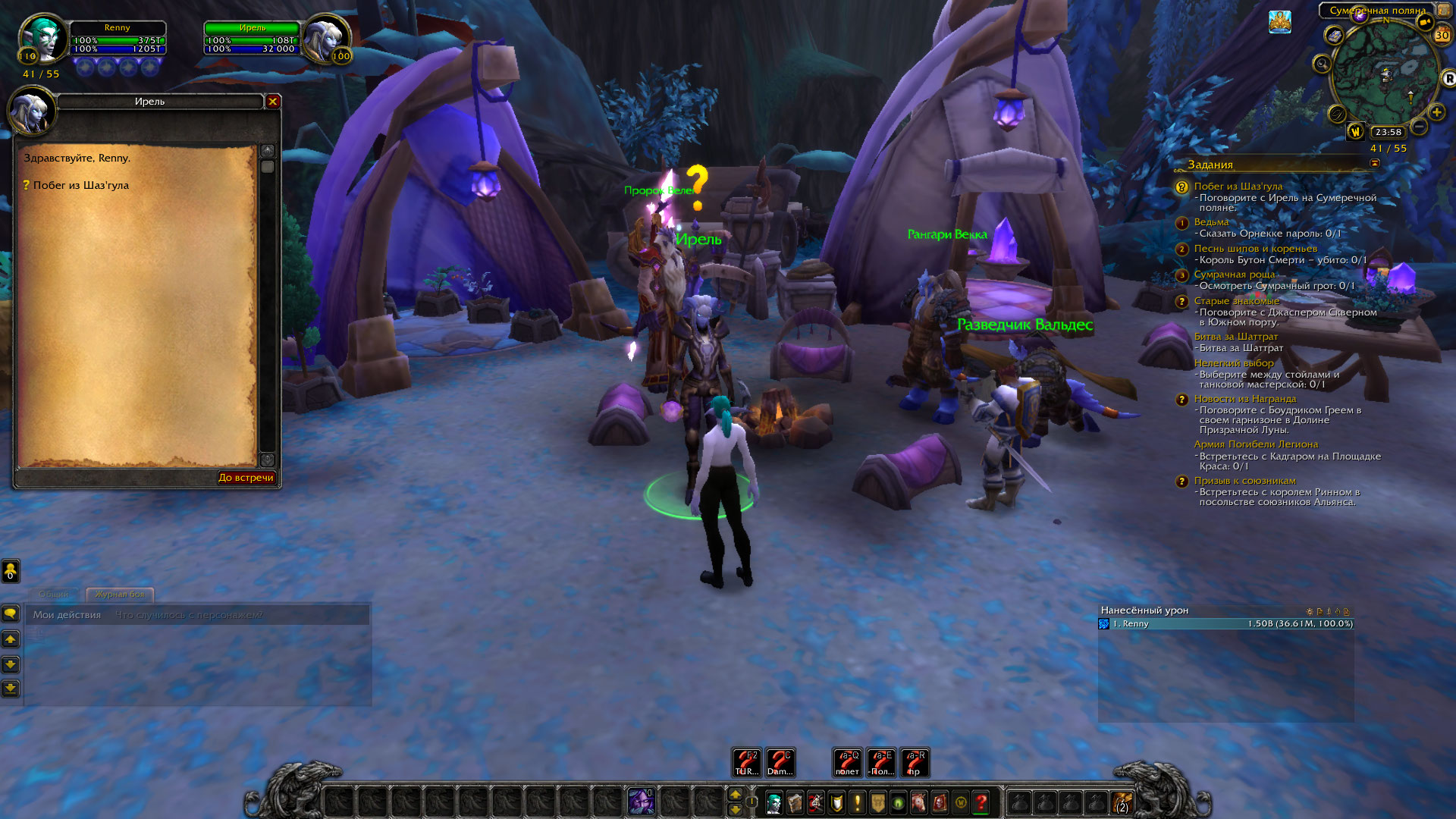The height and width of the screenshot is (819, 1456).
Task: Open the backpack bag slot
Action: [x=1122, y=802]
